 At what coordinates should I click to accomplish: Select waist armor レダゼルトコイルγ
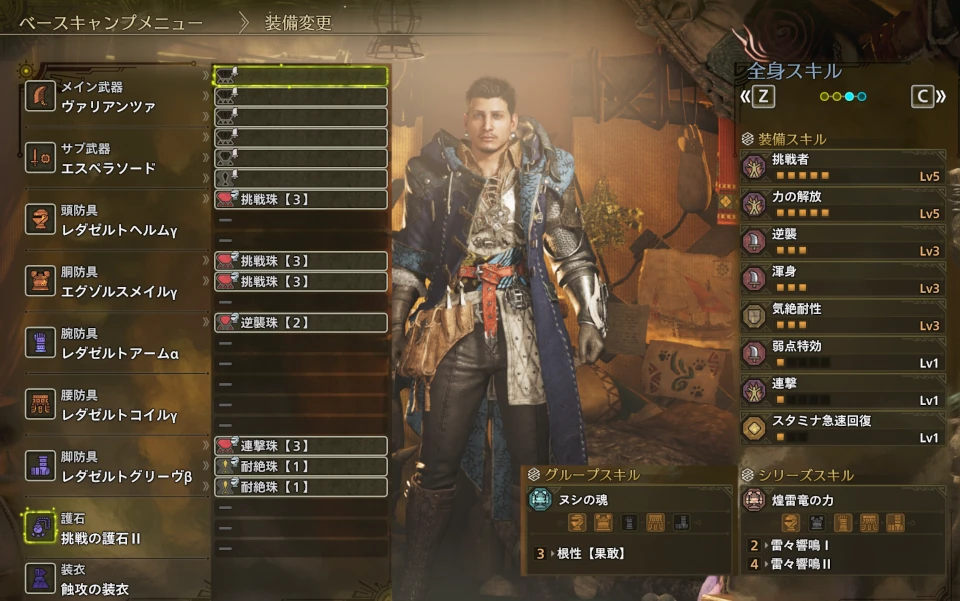tap(108, 405)
